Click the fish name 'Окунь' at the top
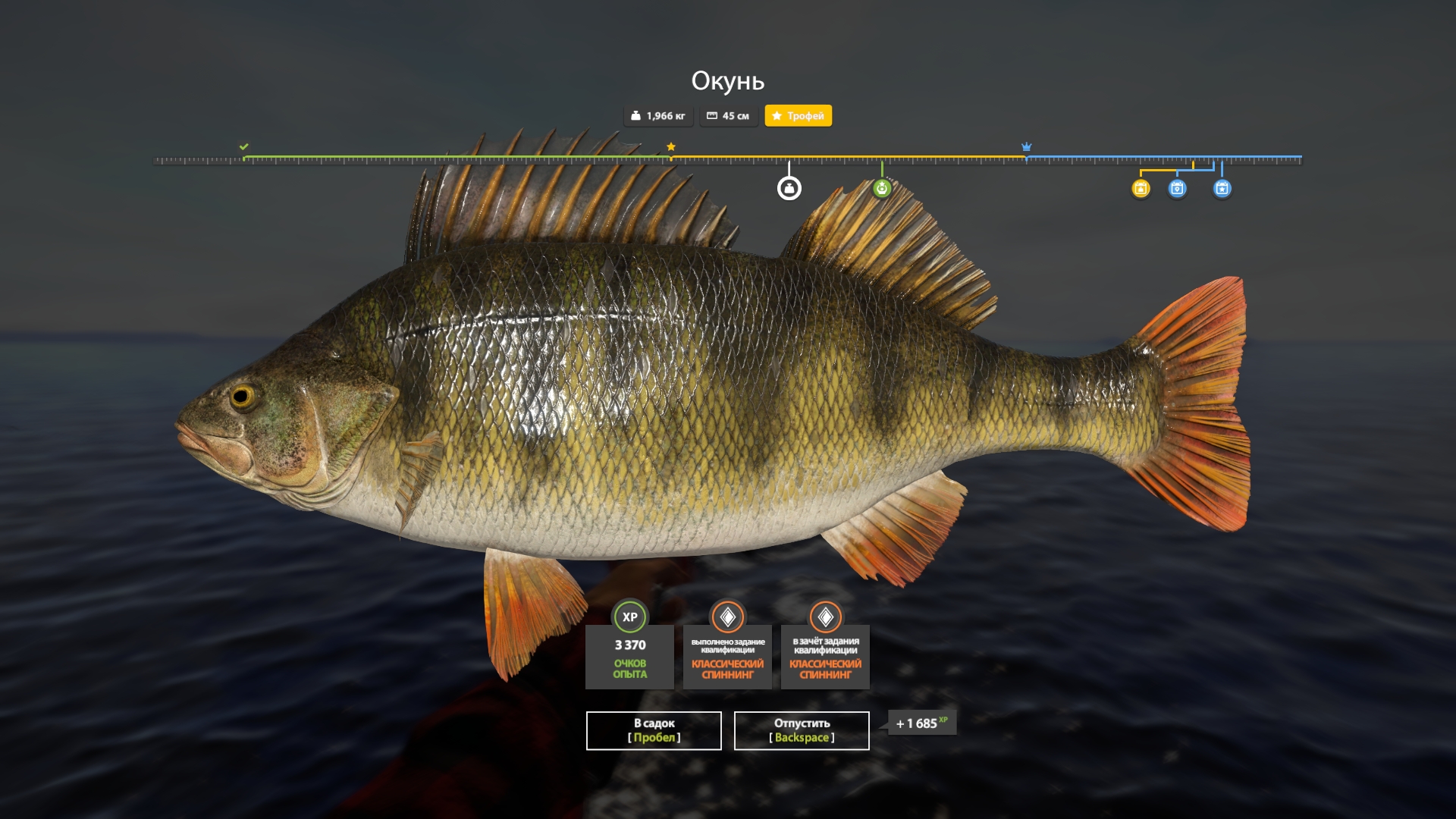This screenshot has height=819, width=1456. pos(728,78)
